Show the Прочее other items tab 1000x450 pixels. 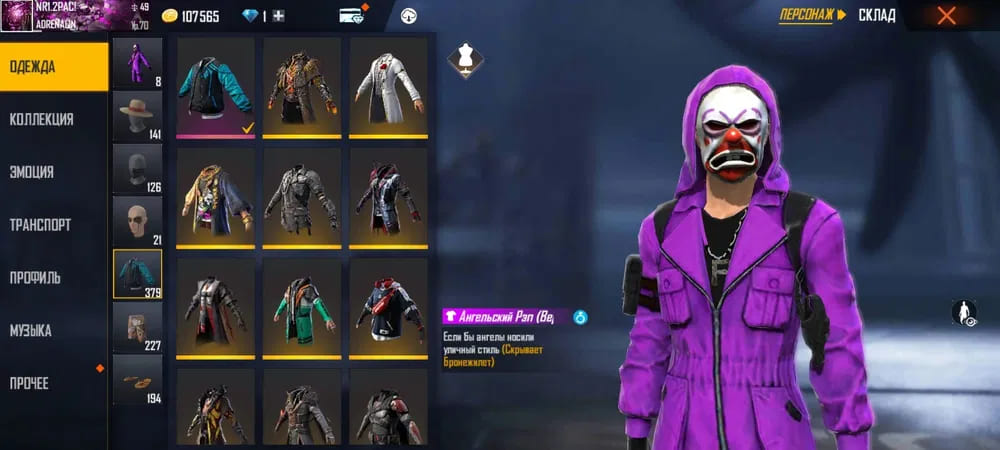(x=54, y=383)
